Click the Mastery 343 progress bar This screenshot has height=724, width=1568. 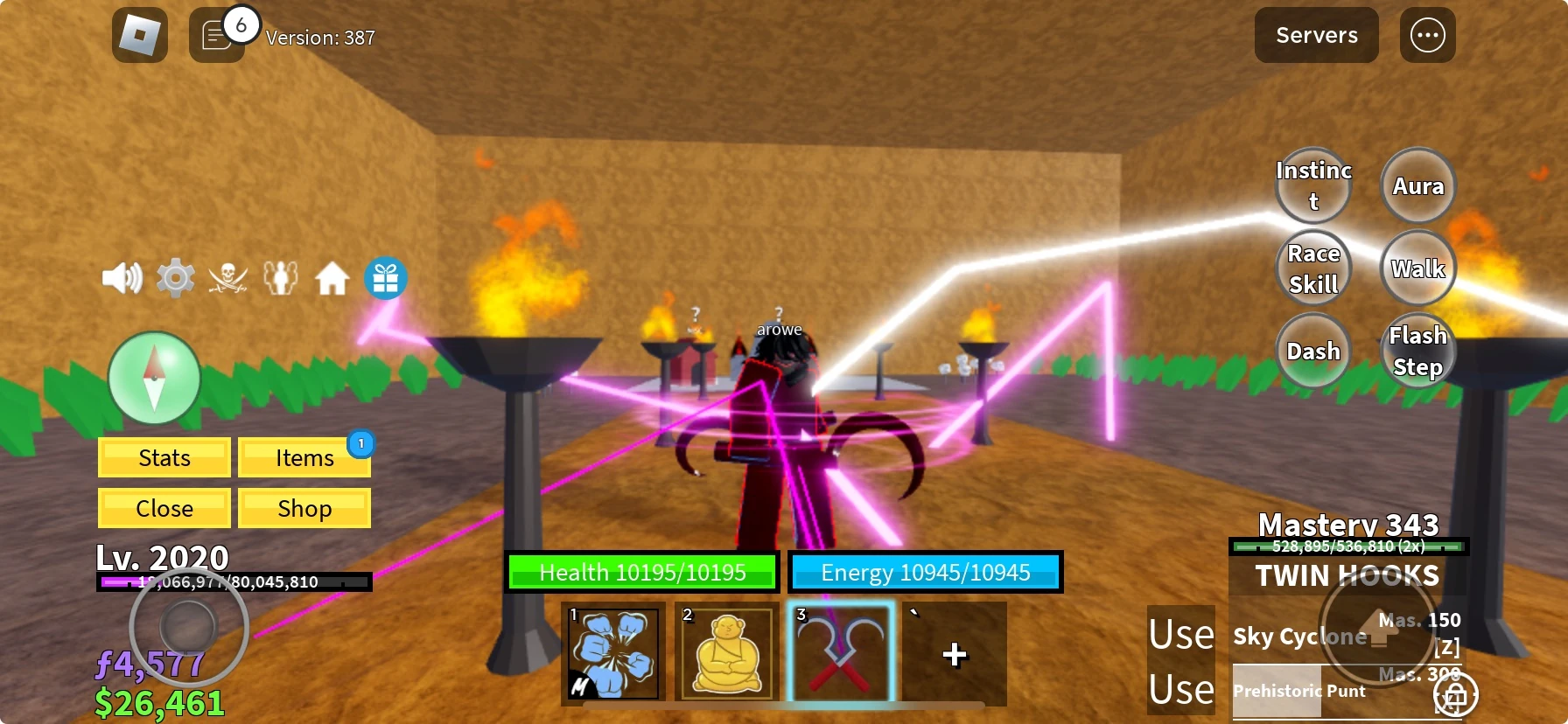(1348, 546)
